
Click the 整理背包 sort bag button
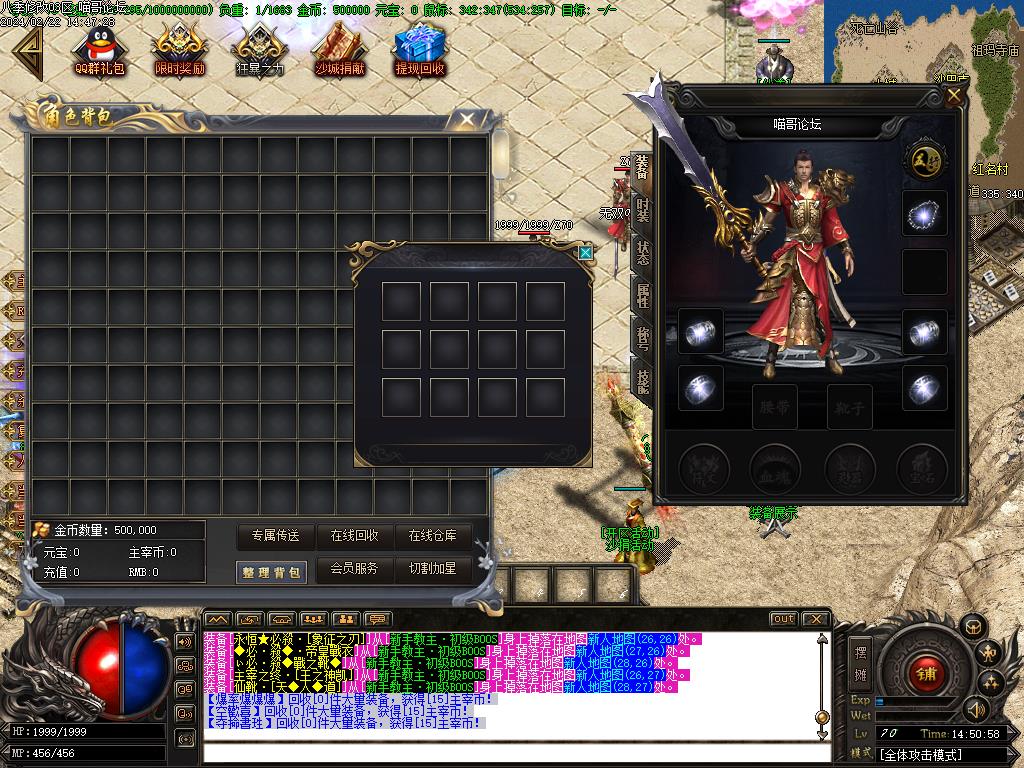tap(271, 572)
